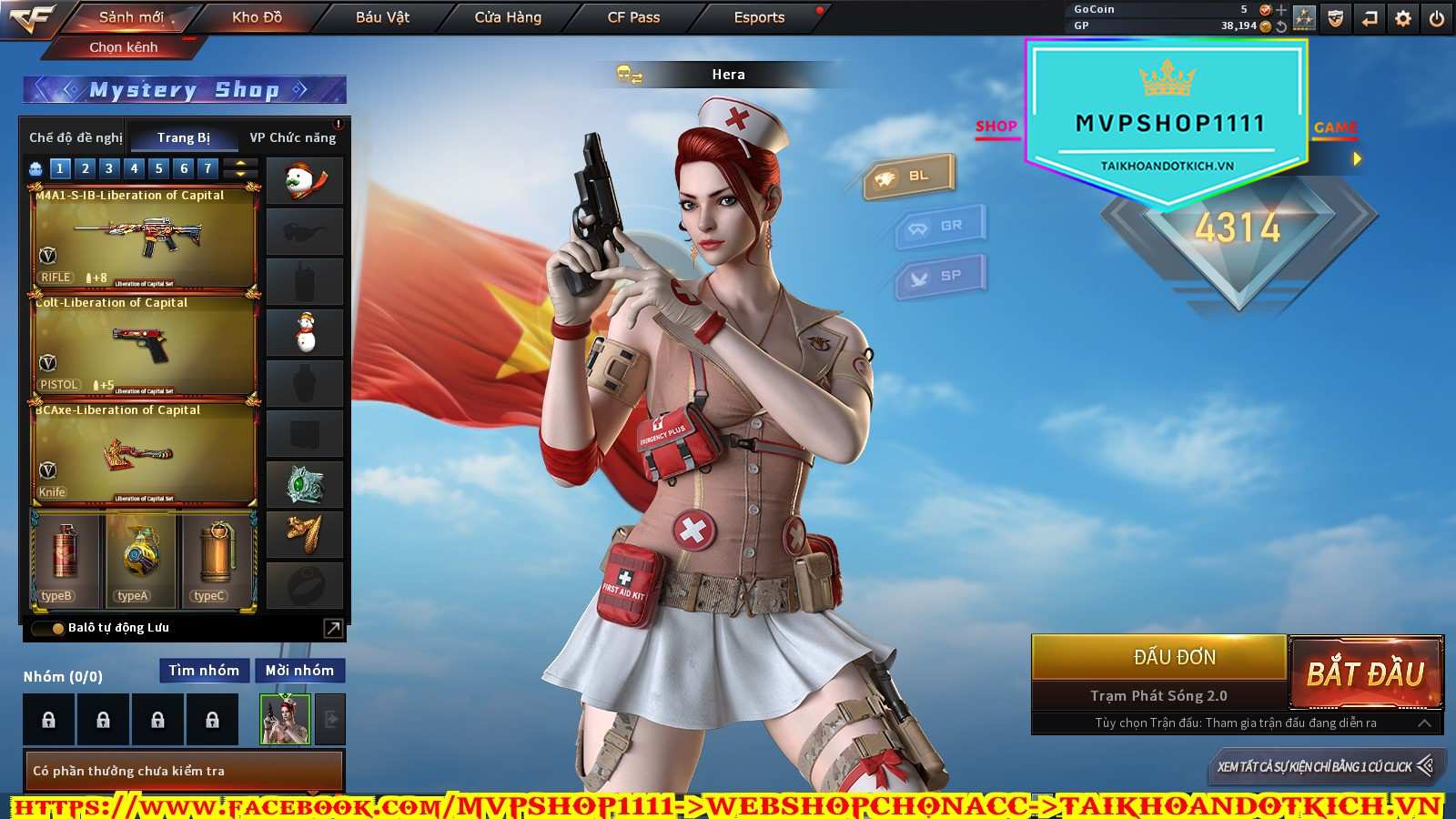Image resolution: width=1456 pixels, height=819 pixels.
Task: Choose the ĐẤU ĐƠN mode button
Action: click(x=1174, y=657)
